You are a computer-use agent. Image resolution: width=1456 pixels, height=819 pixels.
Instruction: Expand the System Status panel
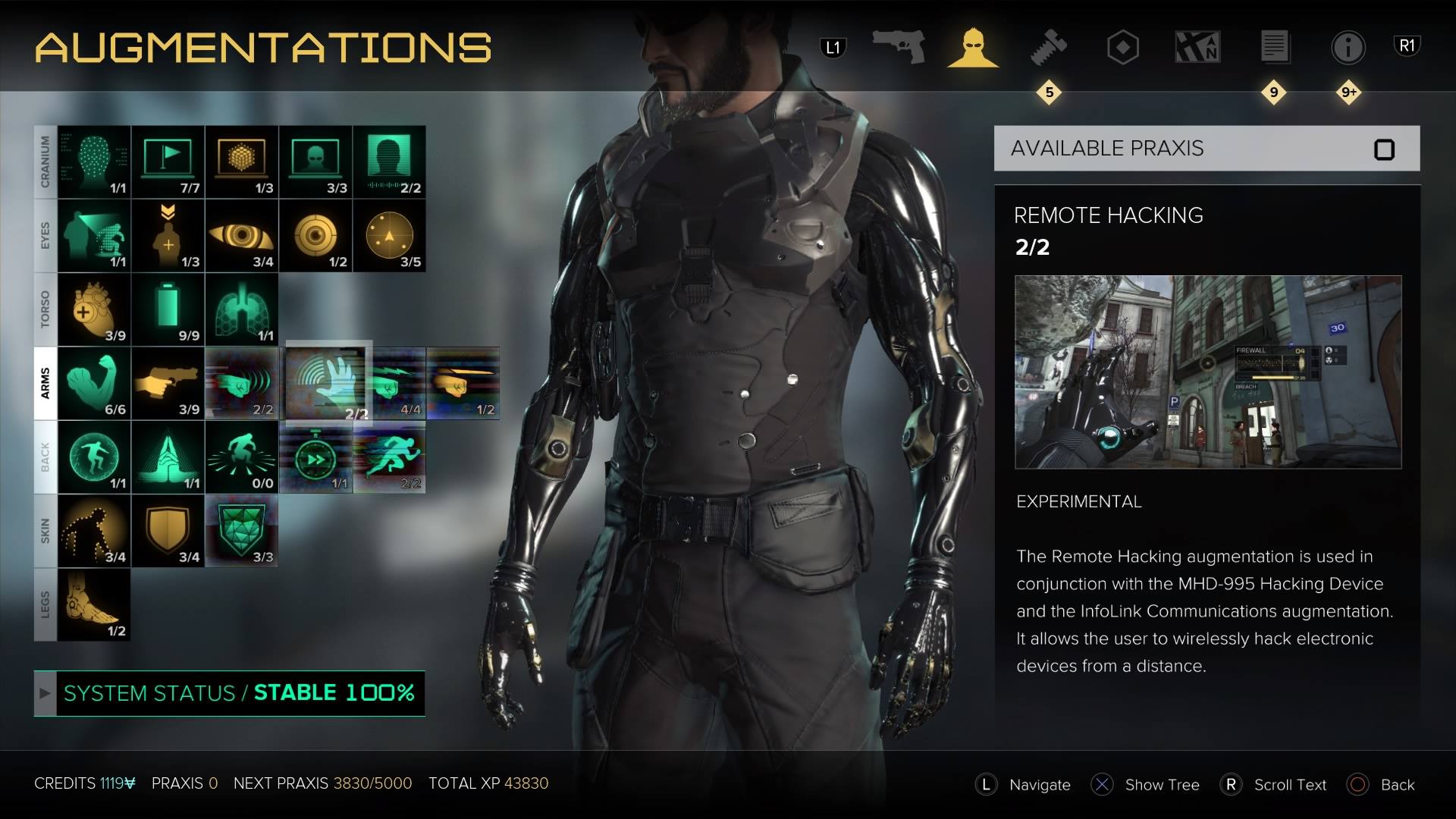[45, 692]
